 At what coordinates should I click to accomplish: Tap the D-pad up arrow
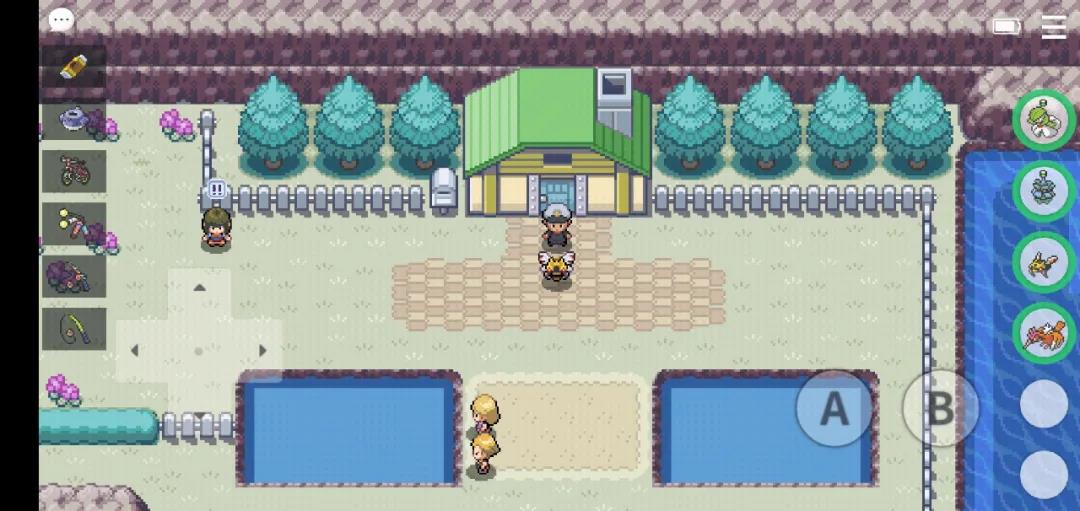click(x=199, y=288)
